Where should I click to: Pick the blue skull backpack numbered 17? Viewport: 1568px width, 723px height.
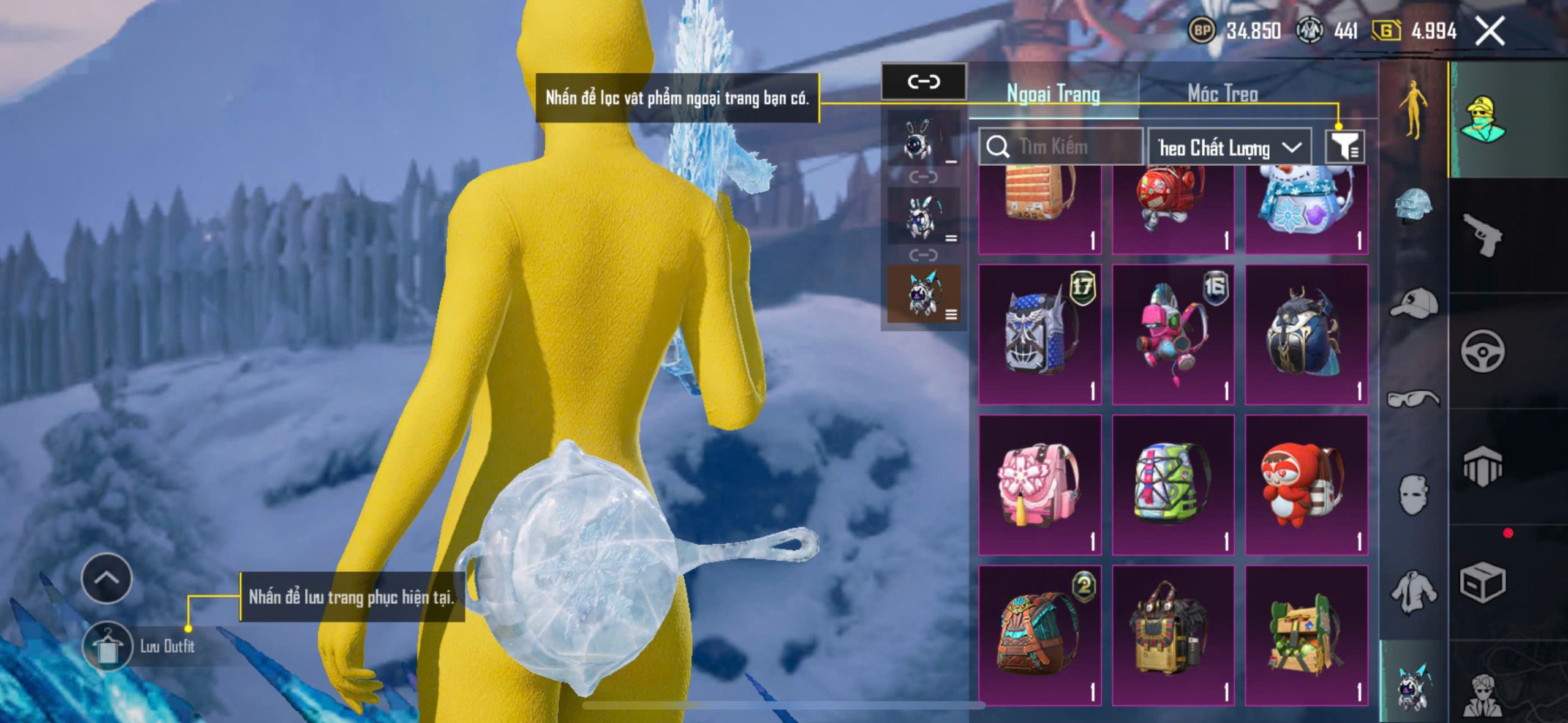[x=1039, y=334]
